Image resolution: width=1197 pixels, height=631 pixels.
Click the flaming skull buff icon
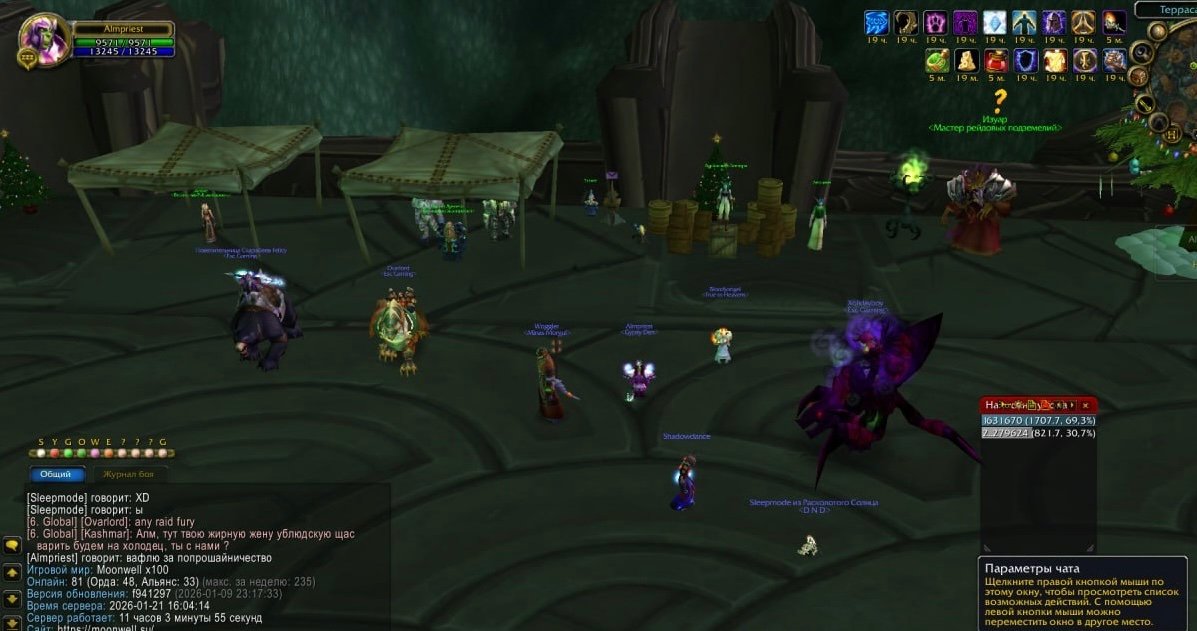click(1114, 23)
